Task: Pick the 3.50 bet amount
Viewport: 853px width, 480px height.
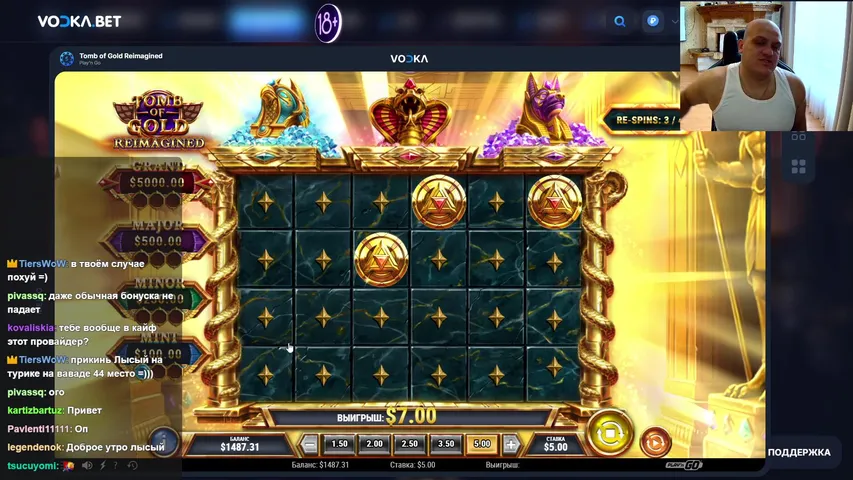Action: tap(446, 444)
